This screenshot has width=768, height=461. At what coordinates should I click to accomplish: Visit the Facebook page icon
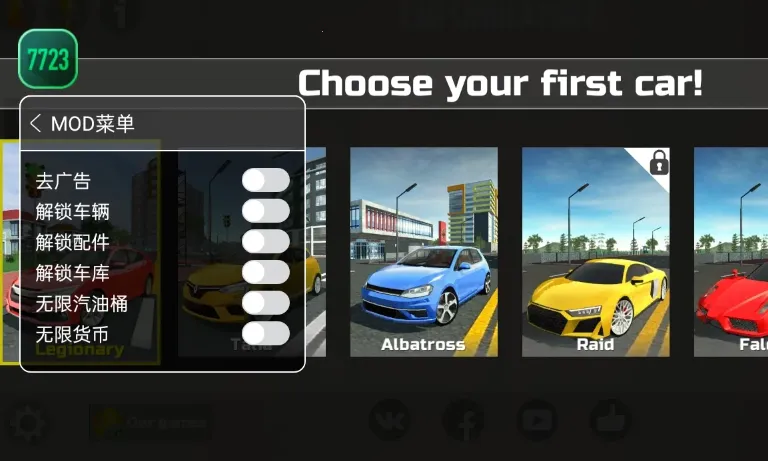[463, 420]
